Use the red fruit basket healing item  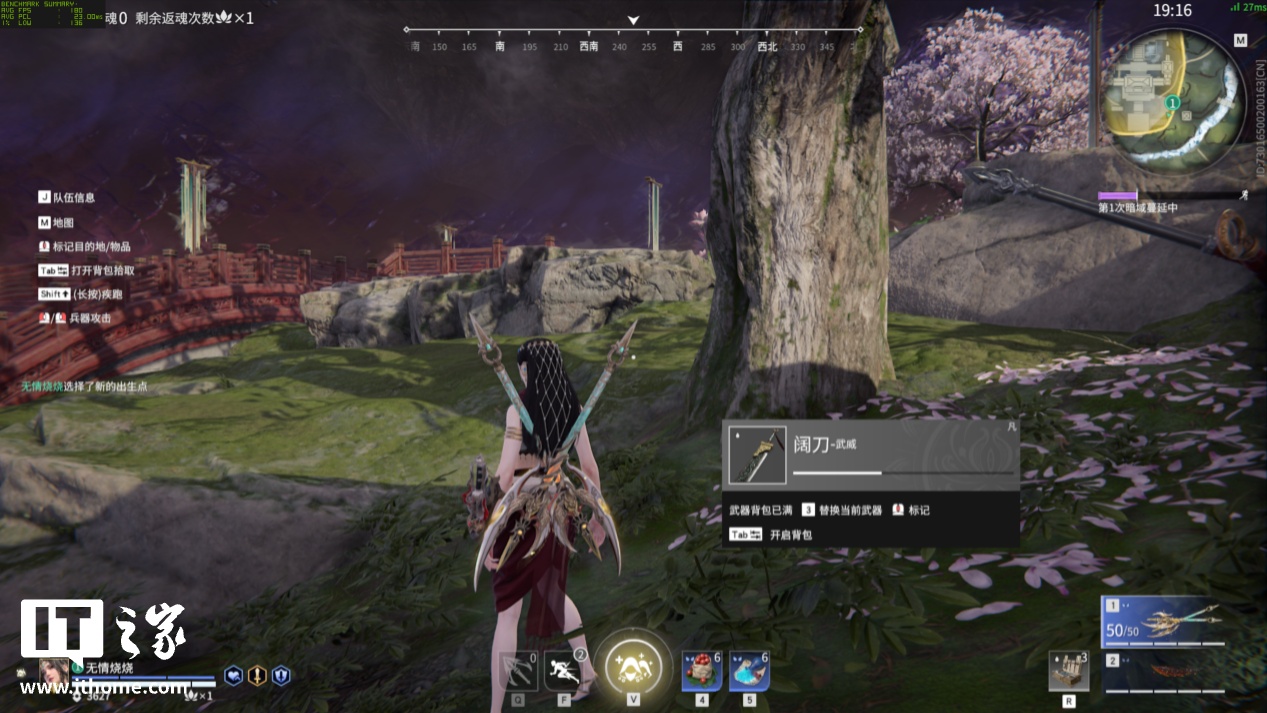(x=701, y=670)
